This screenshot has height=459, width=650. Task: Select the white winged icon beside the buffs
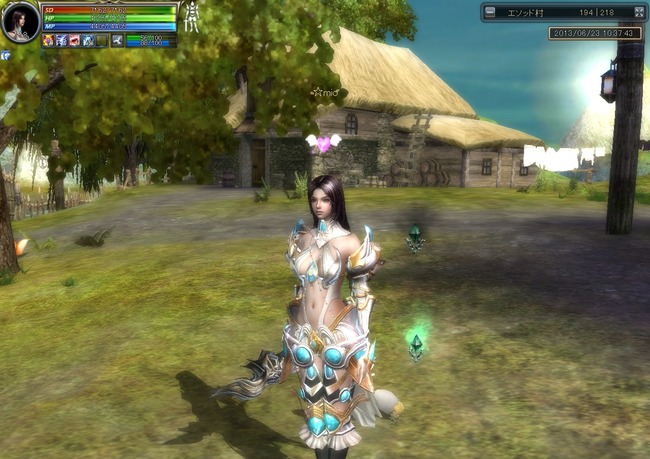tap(117, 41)
